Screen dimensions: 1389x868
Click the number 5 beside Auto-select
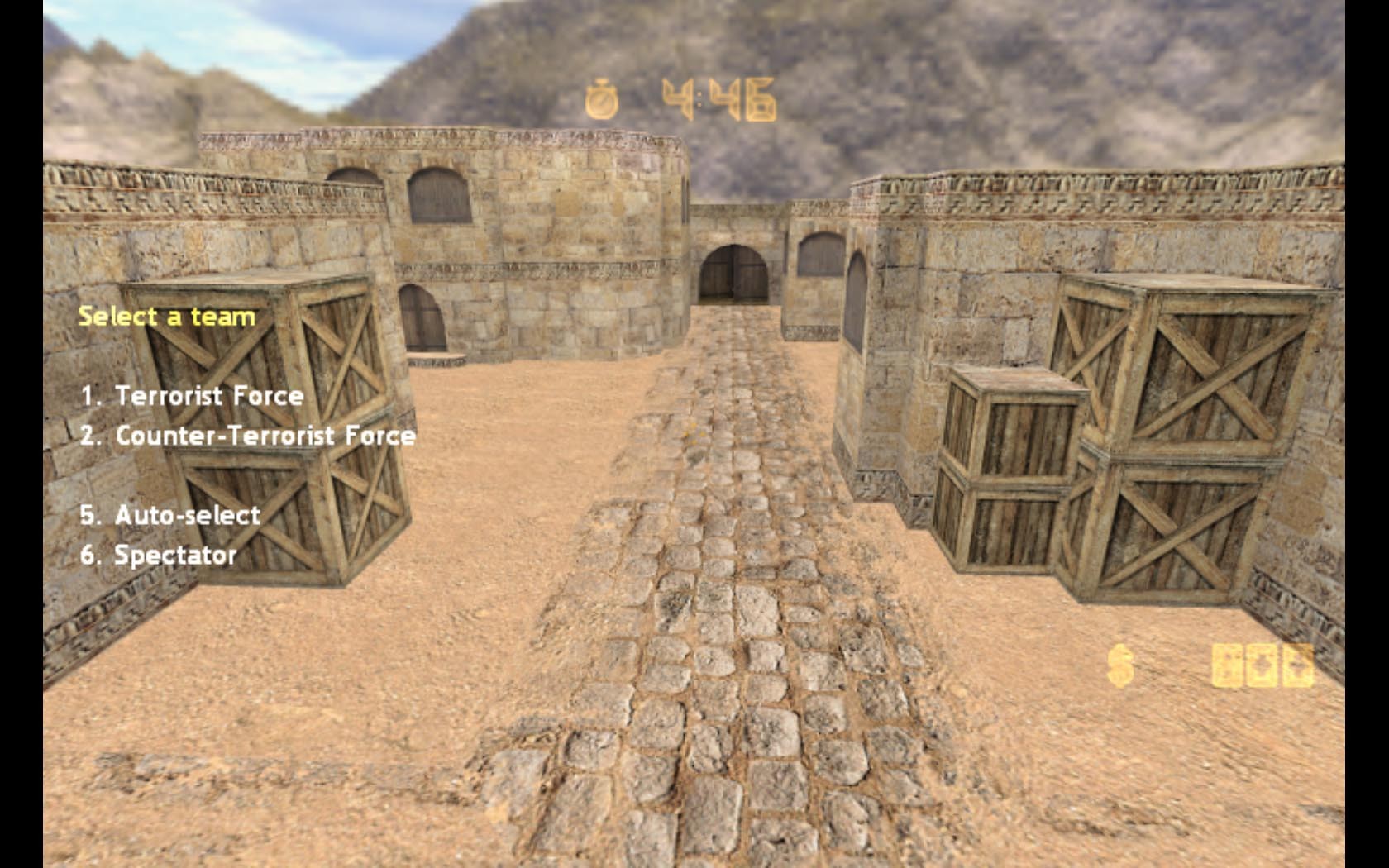(91, 514)
